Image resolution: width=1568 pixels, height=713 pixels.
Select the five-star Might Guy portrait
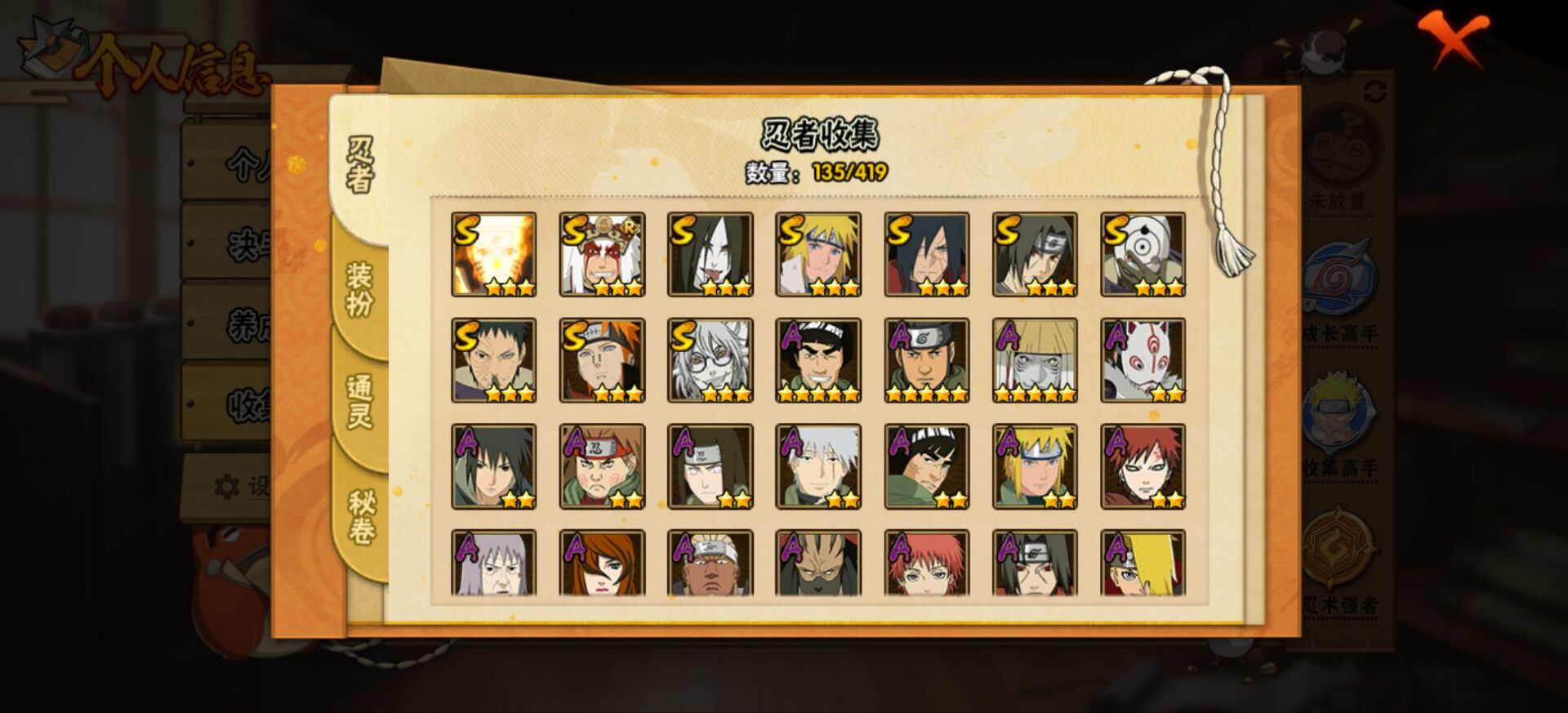[818, 360]
